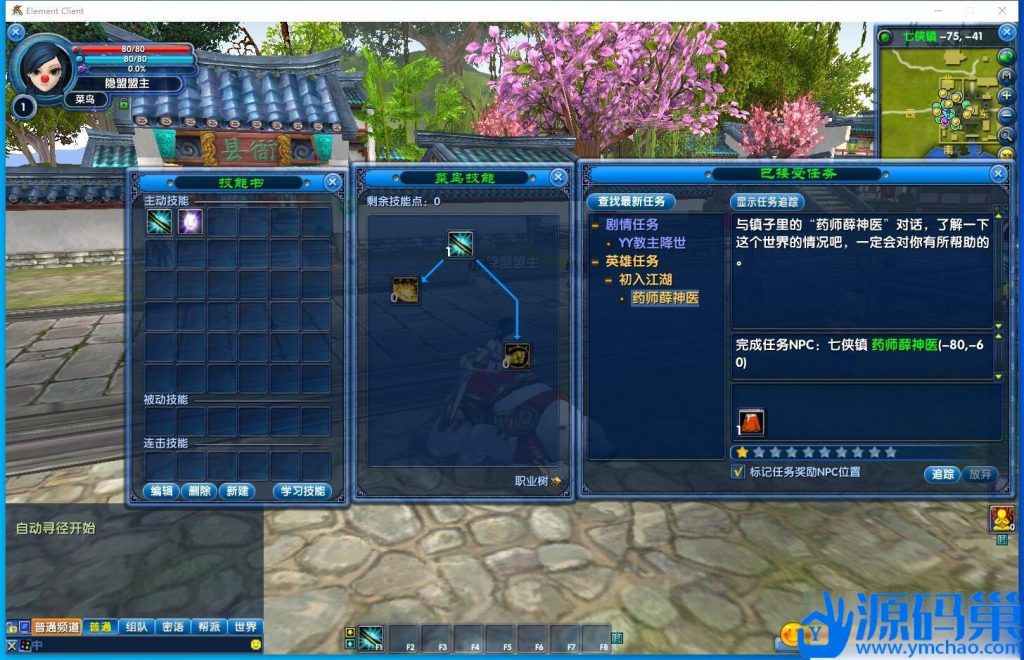Toggle 标记任务奖励NPC位置 checkbox

click(739, 472)
